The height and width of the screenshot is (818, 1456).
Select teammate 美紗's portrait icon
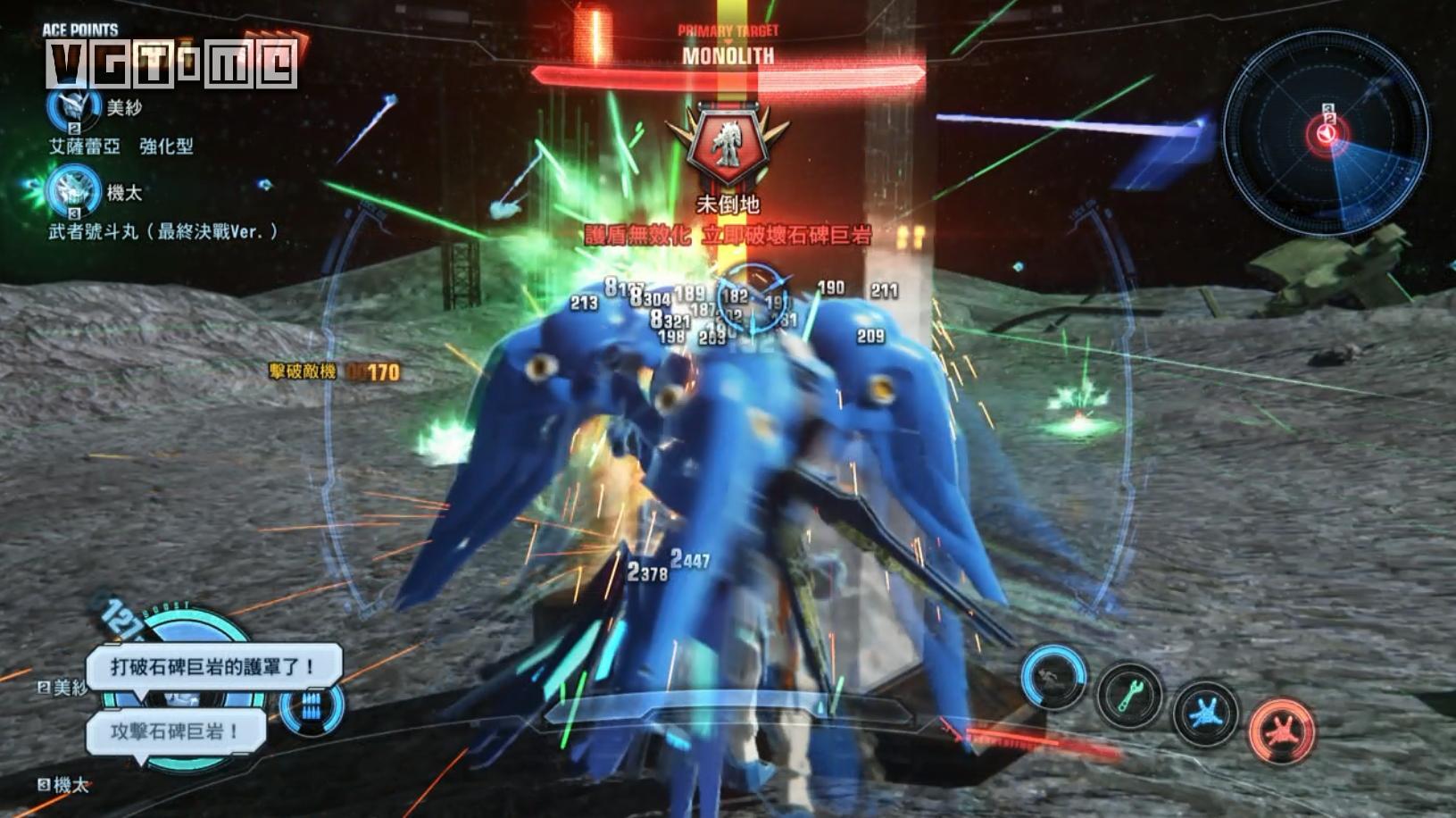73,107
